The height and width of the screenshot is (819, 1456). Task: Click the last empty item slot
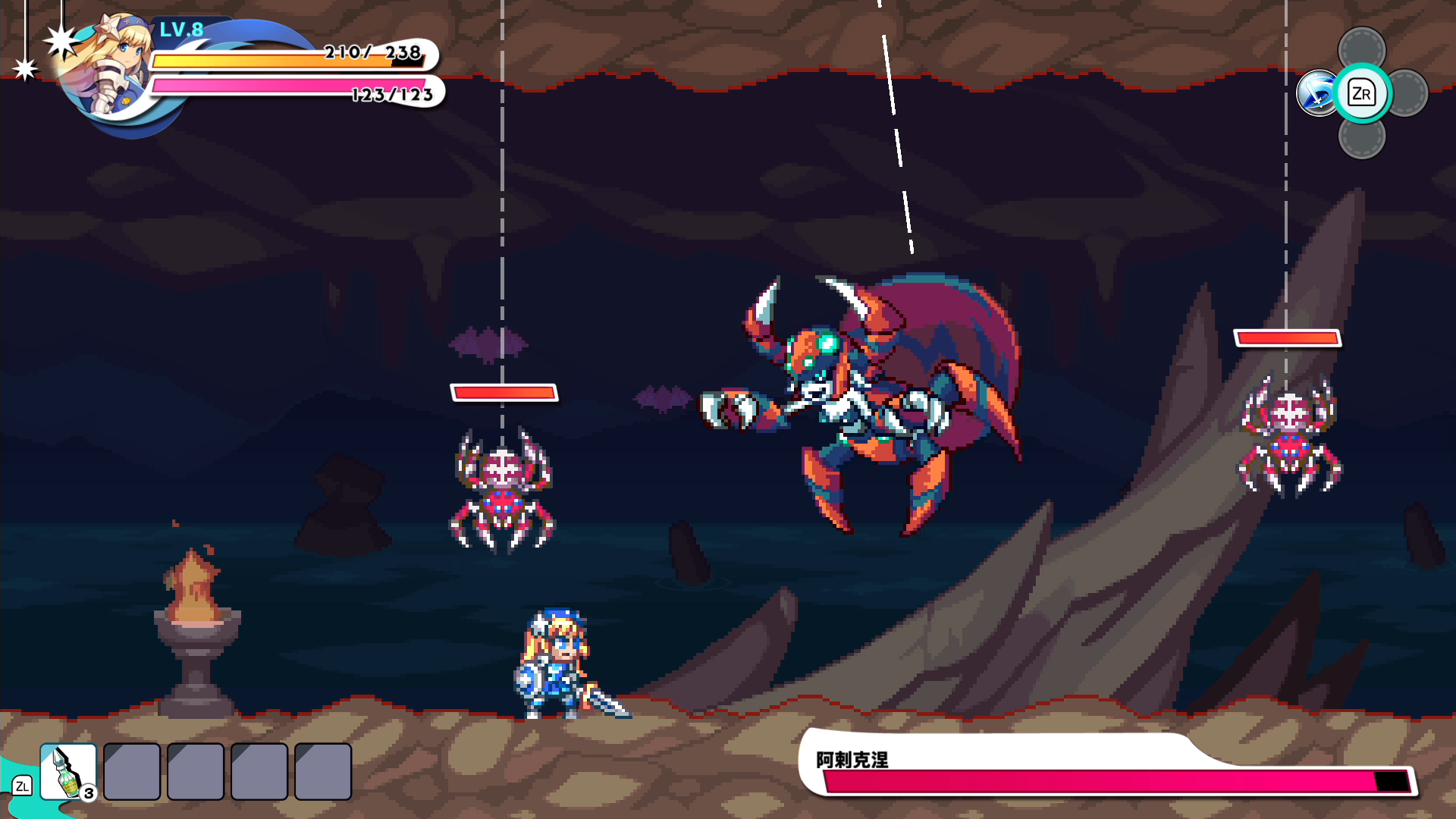click(x=322, y=771)
